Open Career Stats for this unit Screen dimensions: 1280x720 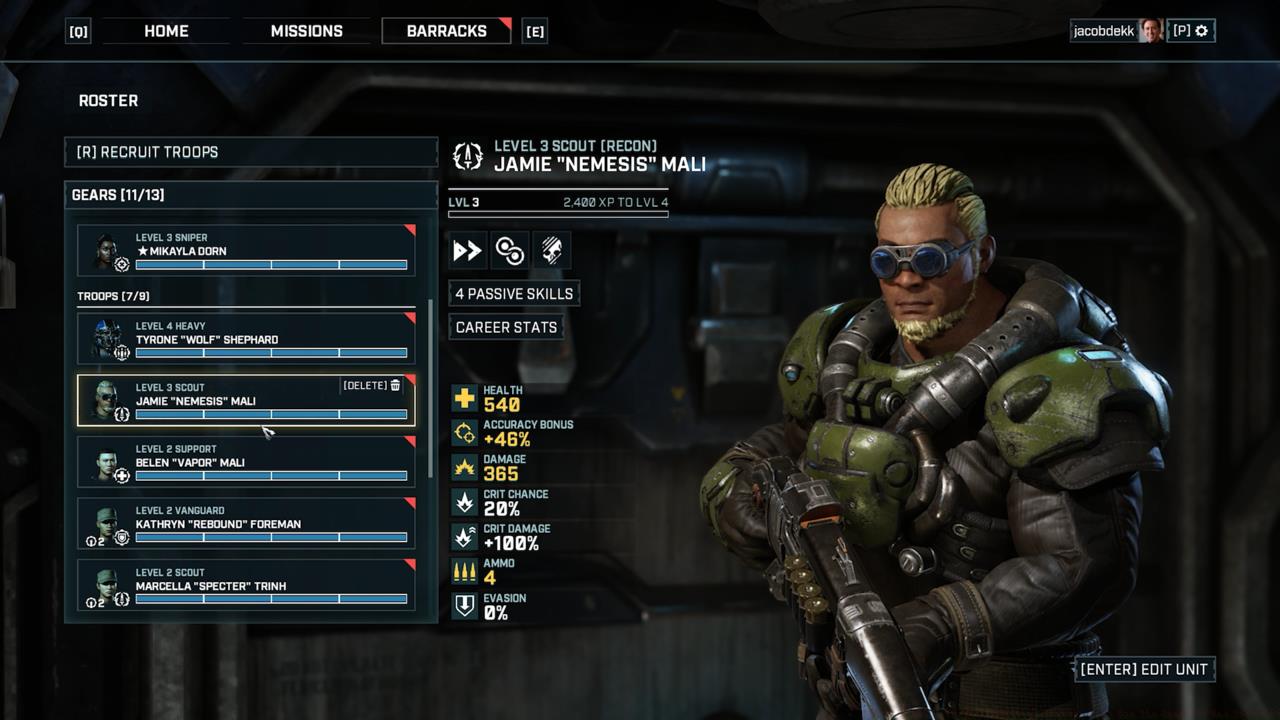click(506, 327)
